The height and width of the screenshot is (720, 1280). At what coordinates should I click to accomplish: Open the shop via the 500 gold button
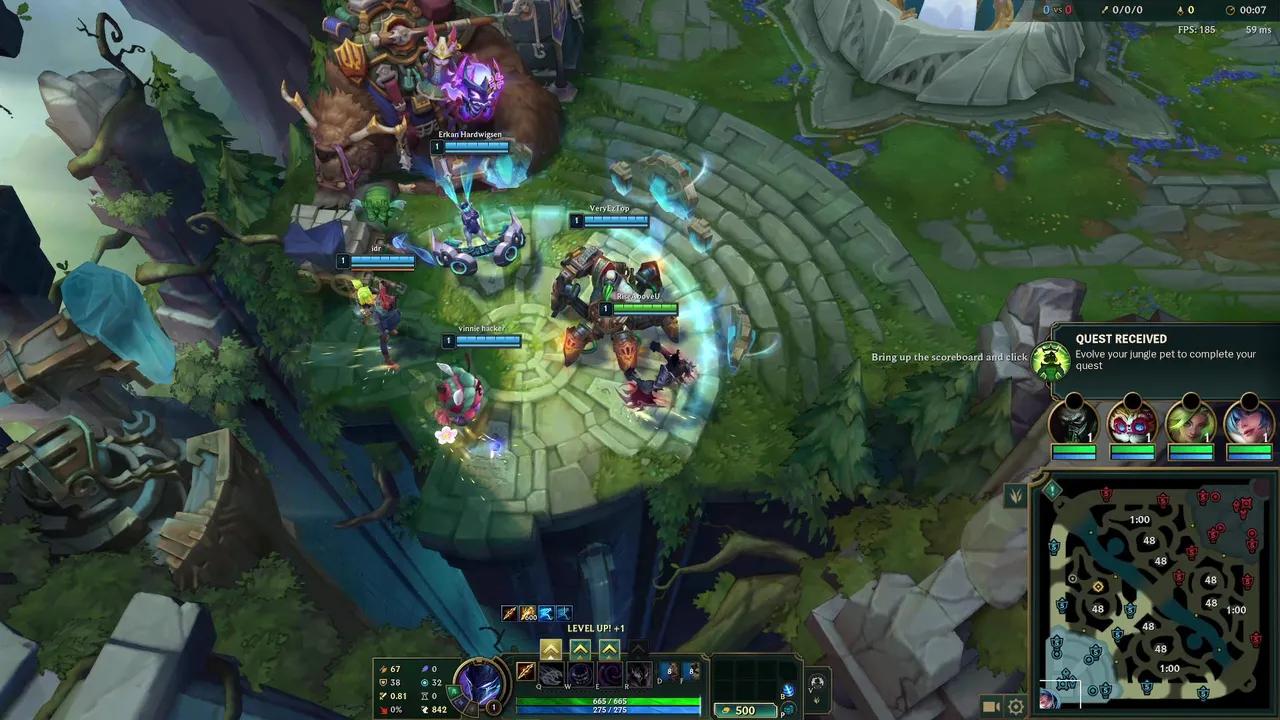743,710
